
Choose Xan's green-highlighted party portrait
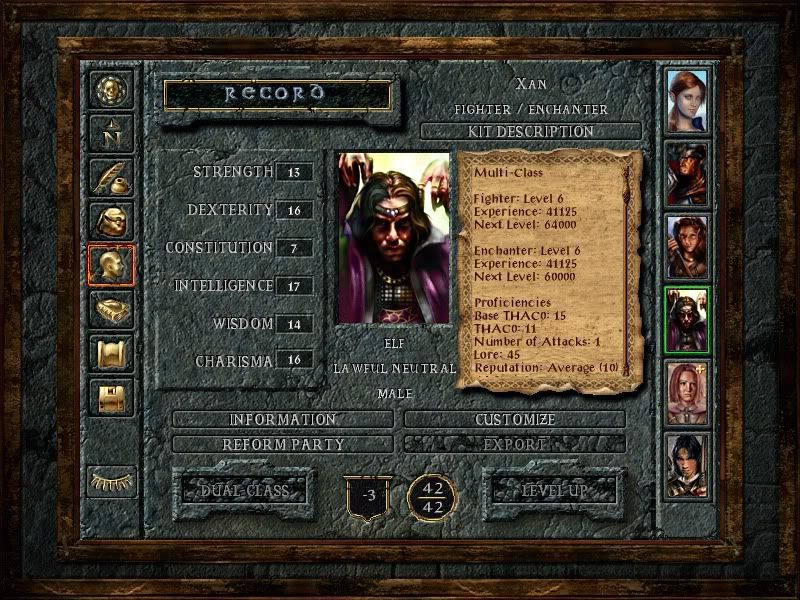tap(686, 320)
